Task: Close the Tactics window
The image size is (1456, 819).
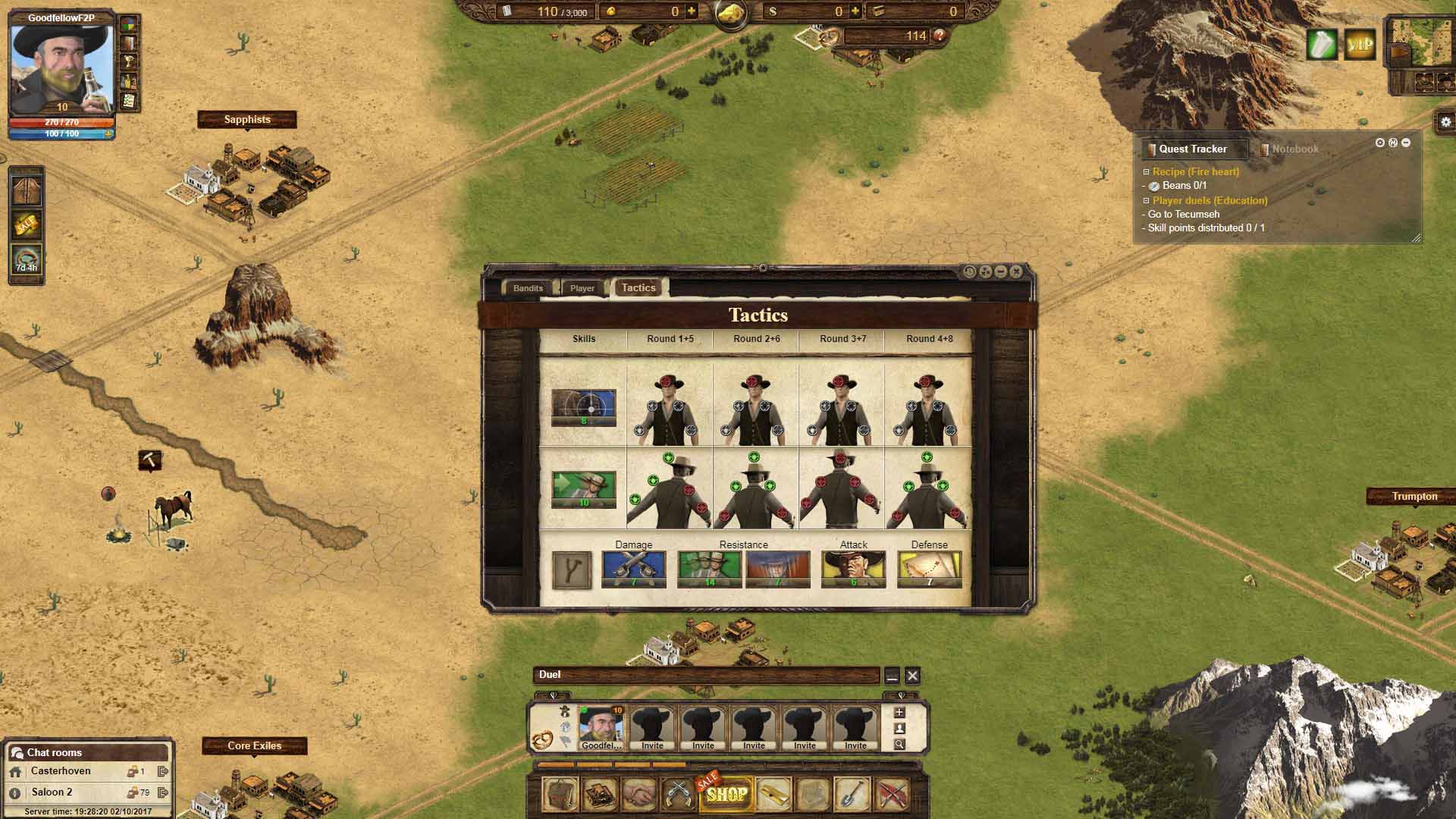Action: (1016, 271)
